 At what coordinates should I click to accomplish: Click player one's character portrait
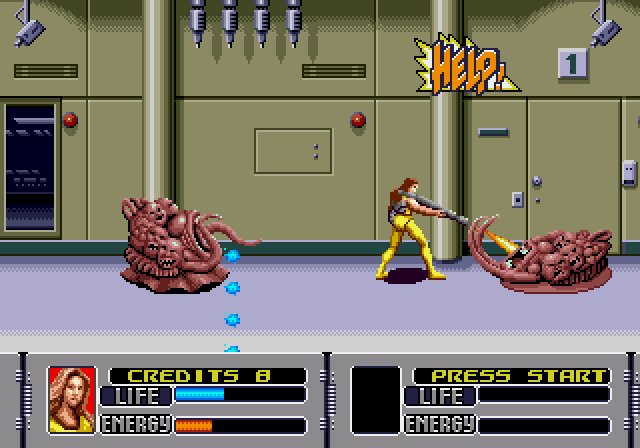click(x=71, y=400)
